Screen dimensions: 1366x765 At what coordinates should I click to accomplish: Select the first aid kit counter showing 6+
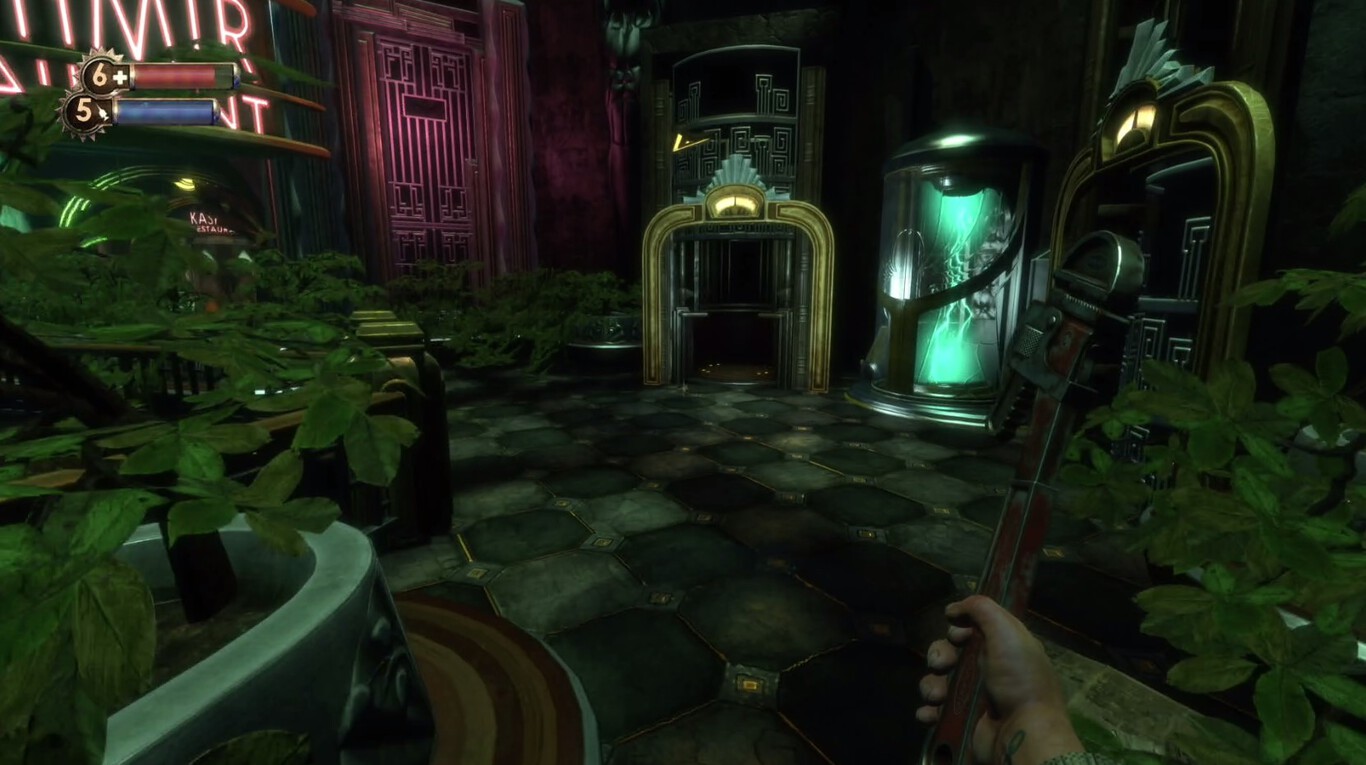(100, 75)
